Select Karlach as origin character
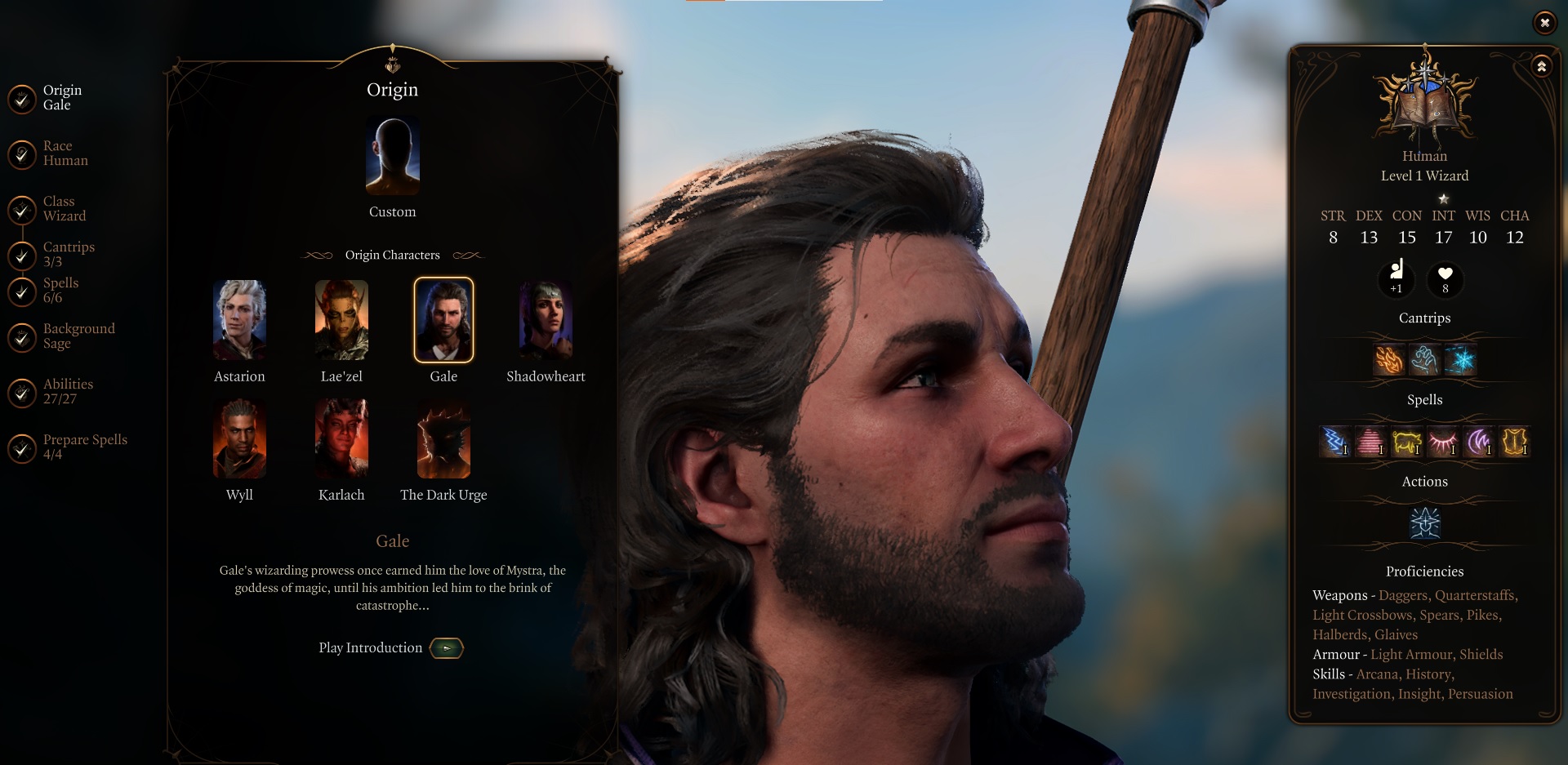This screenshot has height=765, width=1568. [341, 438]
